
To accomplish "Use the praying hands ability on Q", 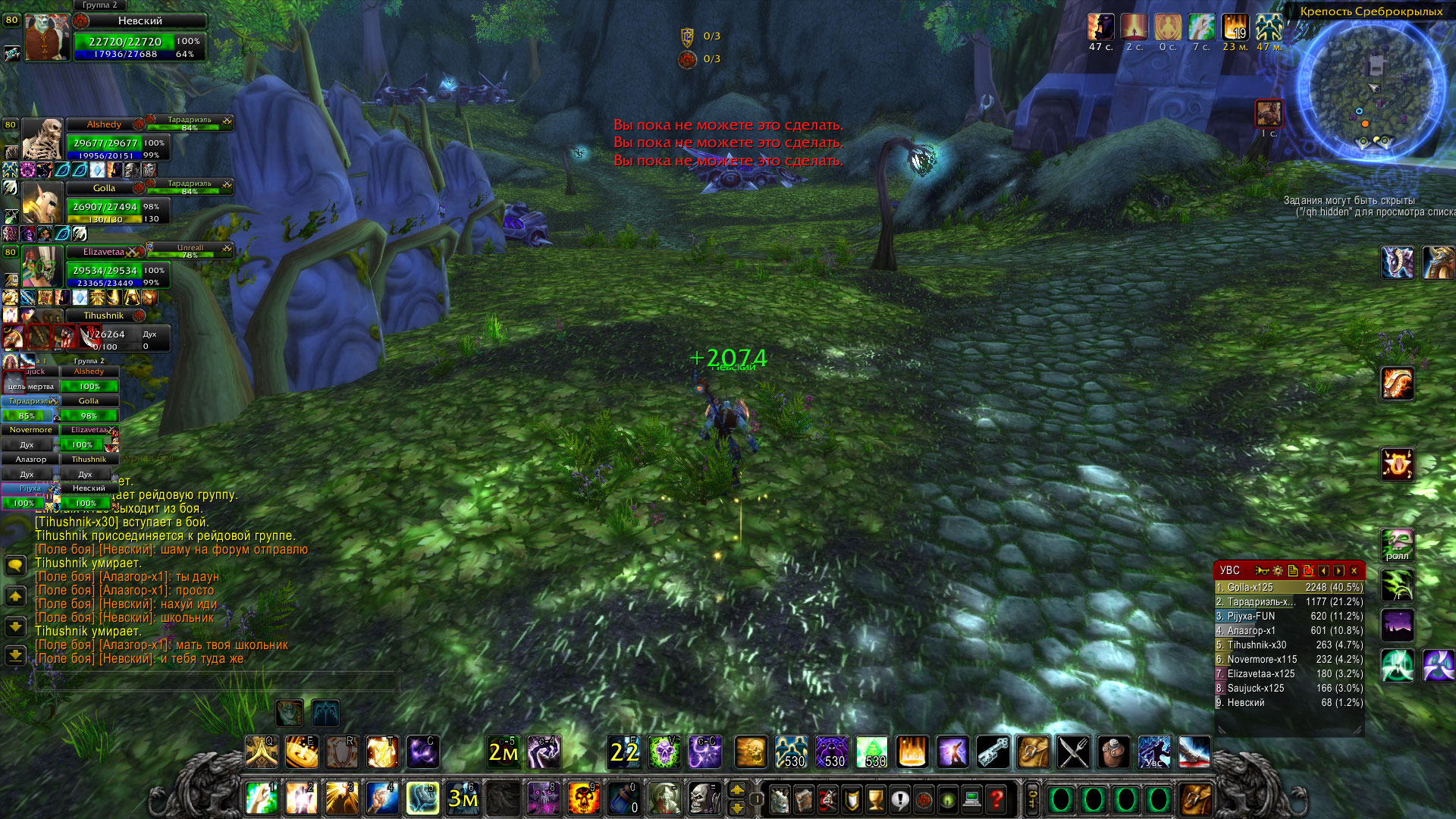I will click(x=262, y=752).
